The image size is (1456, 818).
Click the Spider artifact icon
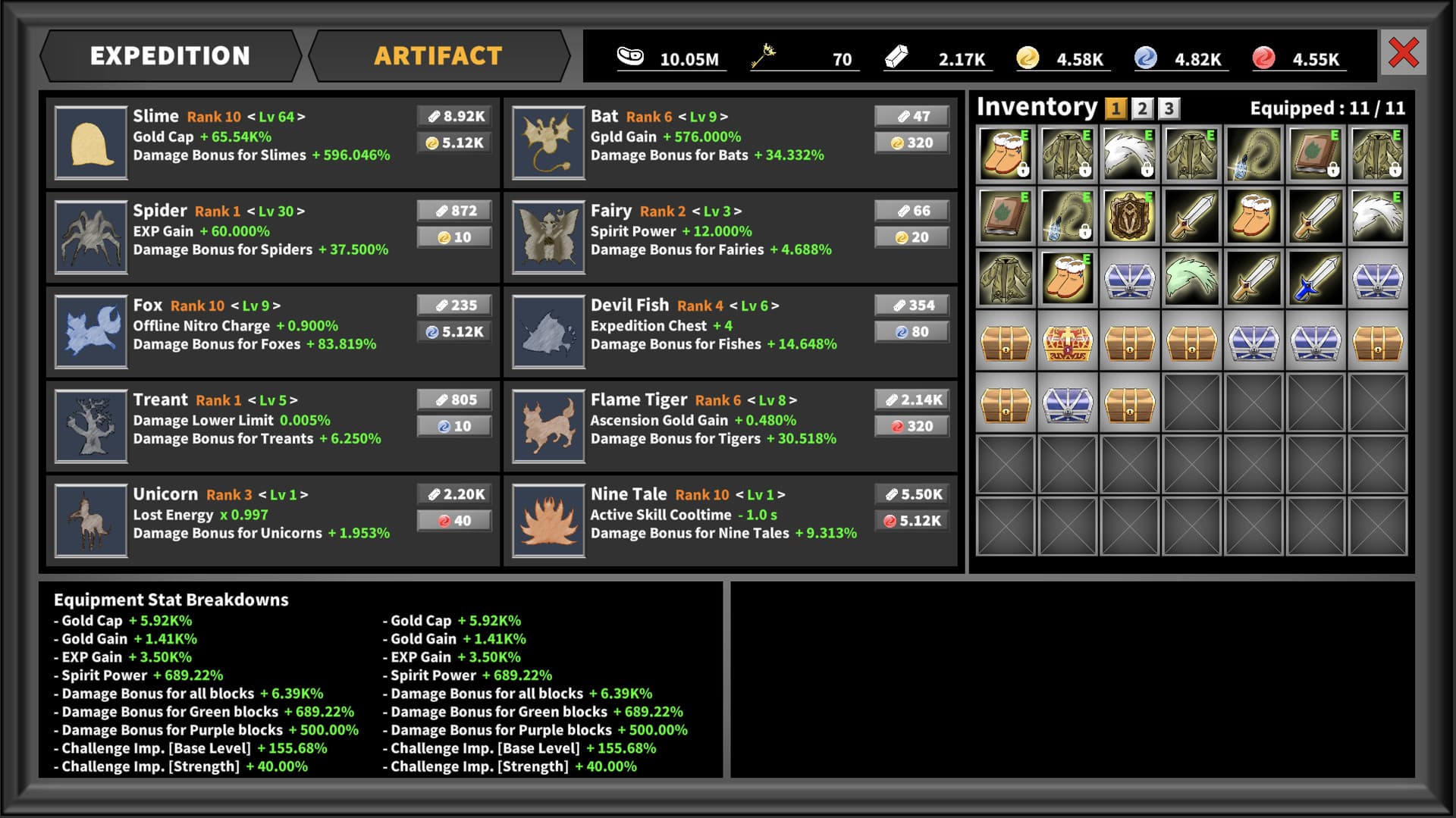coord(91,237)
